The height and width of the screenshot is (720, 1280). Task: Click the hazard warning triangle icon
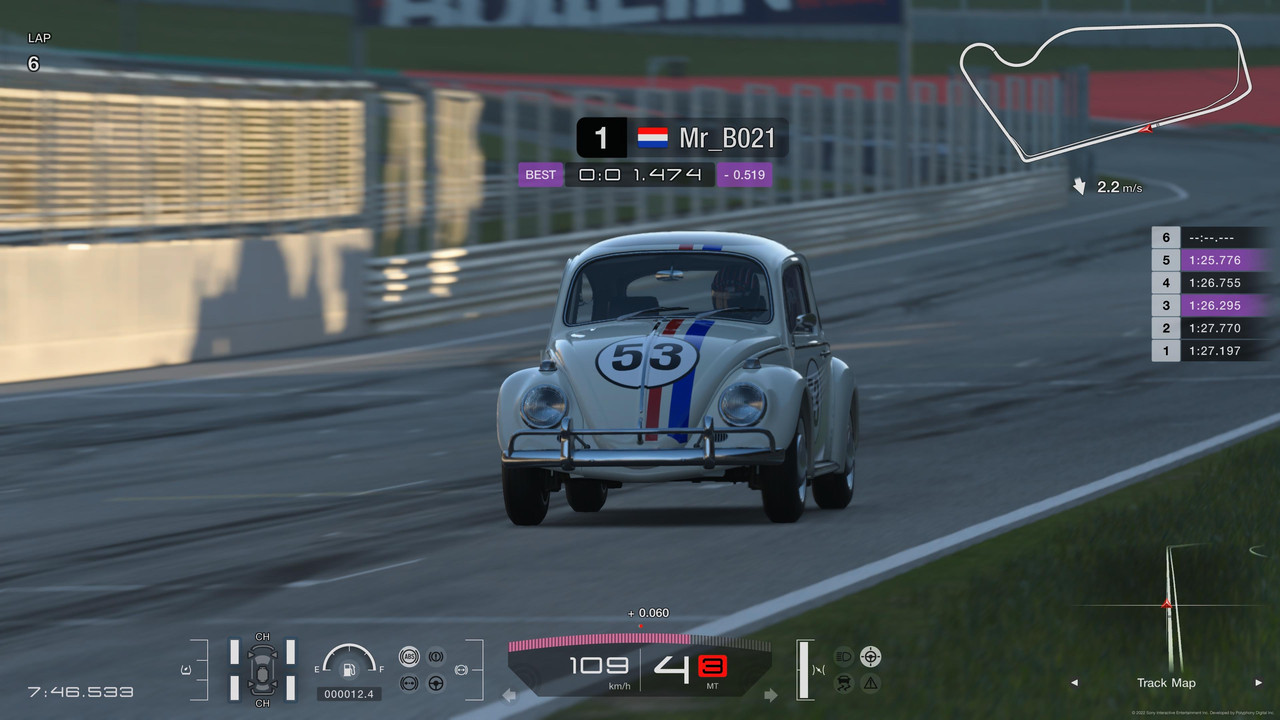[x=871, y=684]
